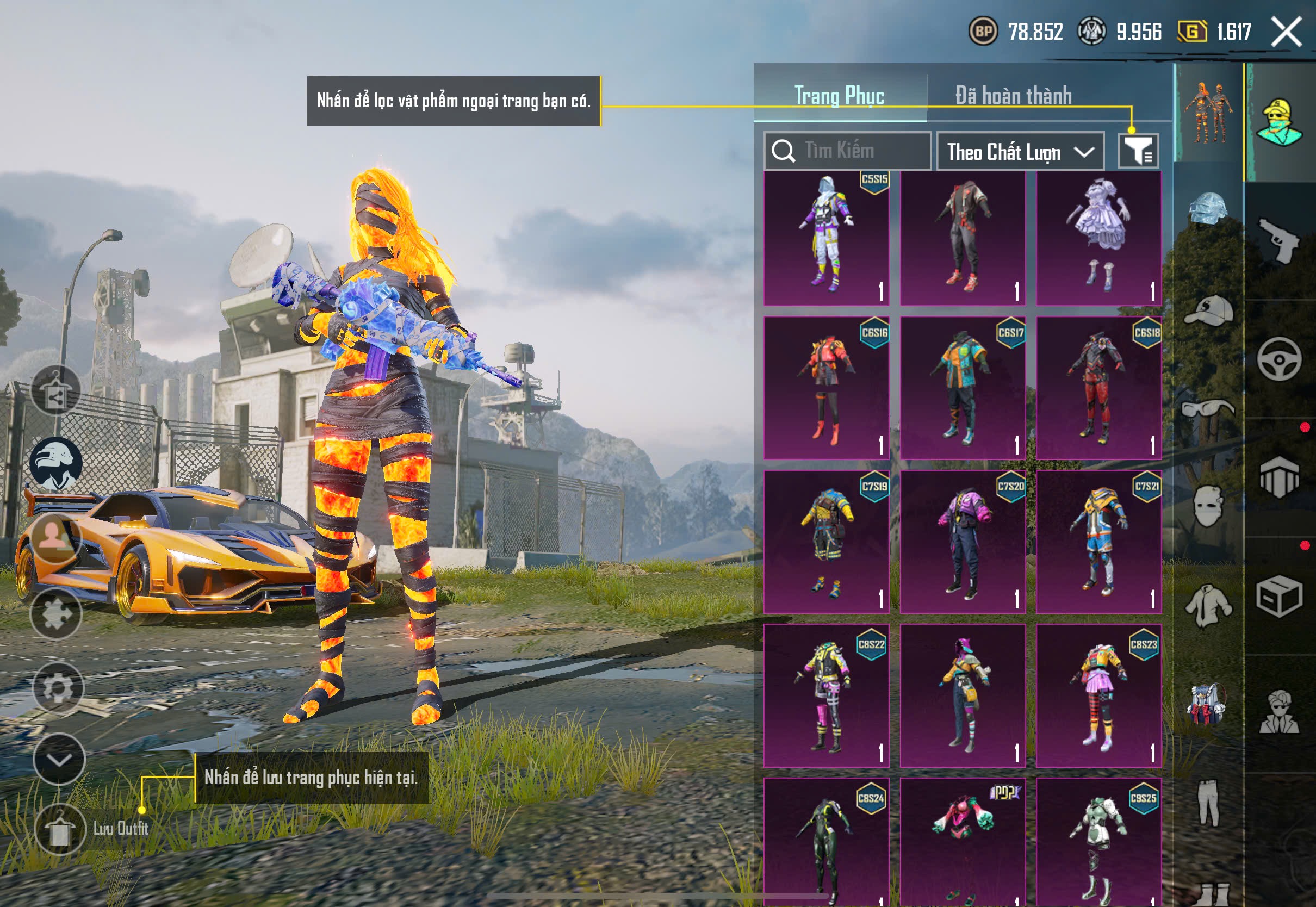Click the hanger share button
This screenshot has height=907, width=1316.
(55, 391)
